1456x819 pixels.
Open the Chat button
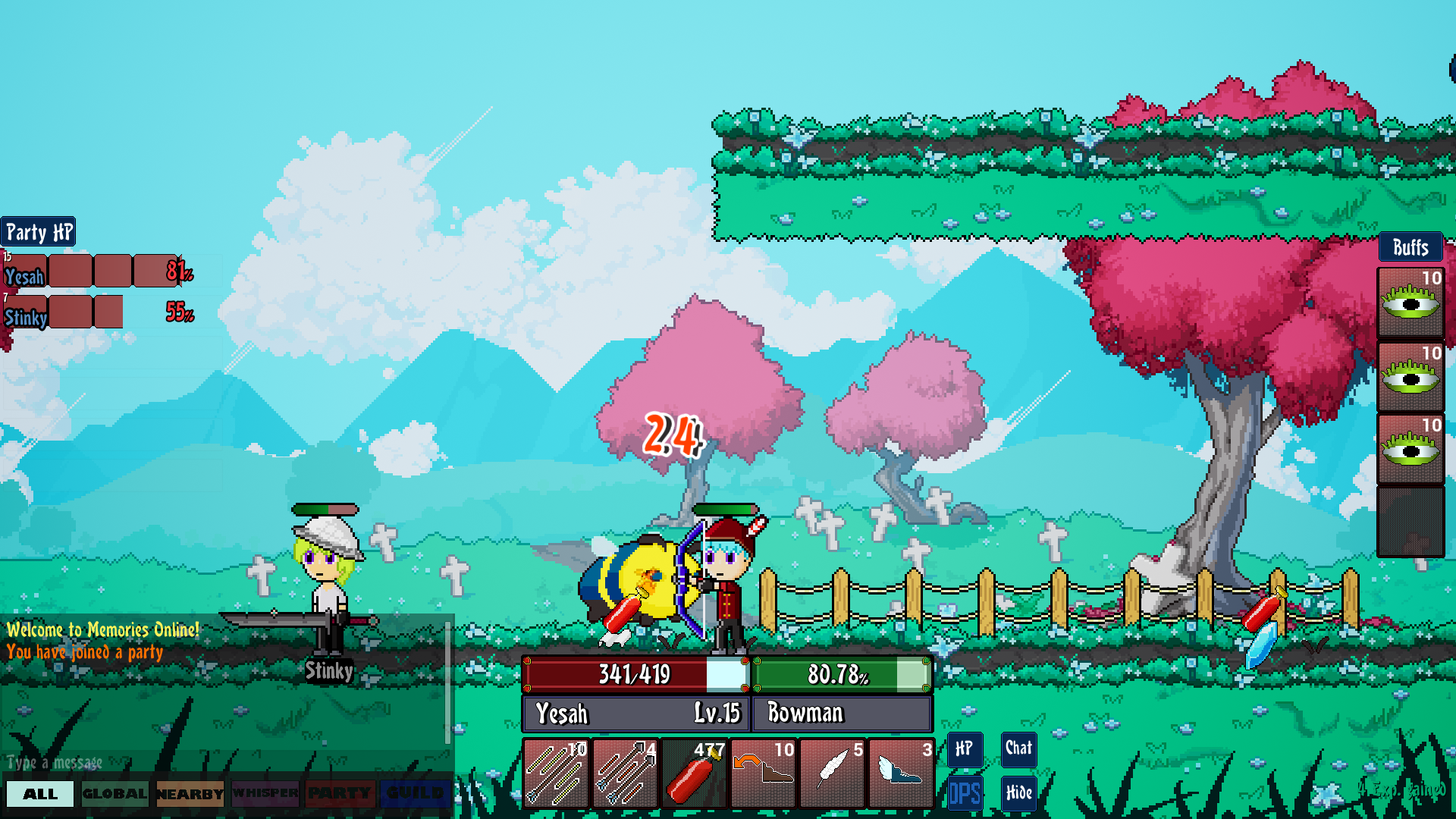1018,749
